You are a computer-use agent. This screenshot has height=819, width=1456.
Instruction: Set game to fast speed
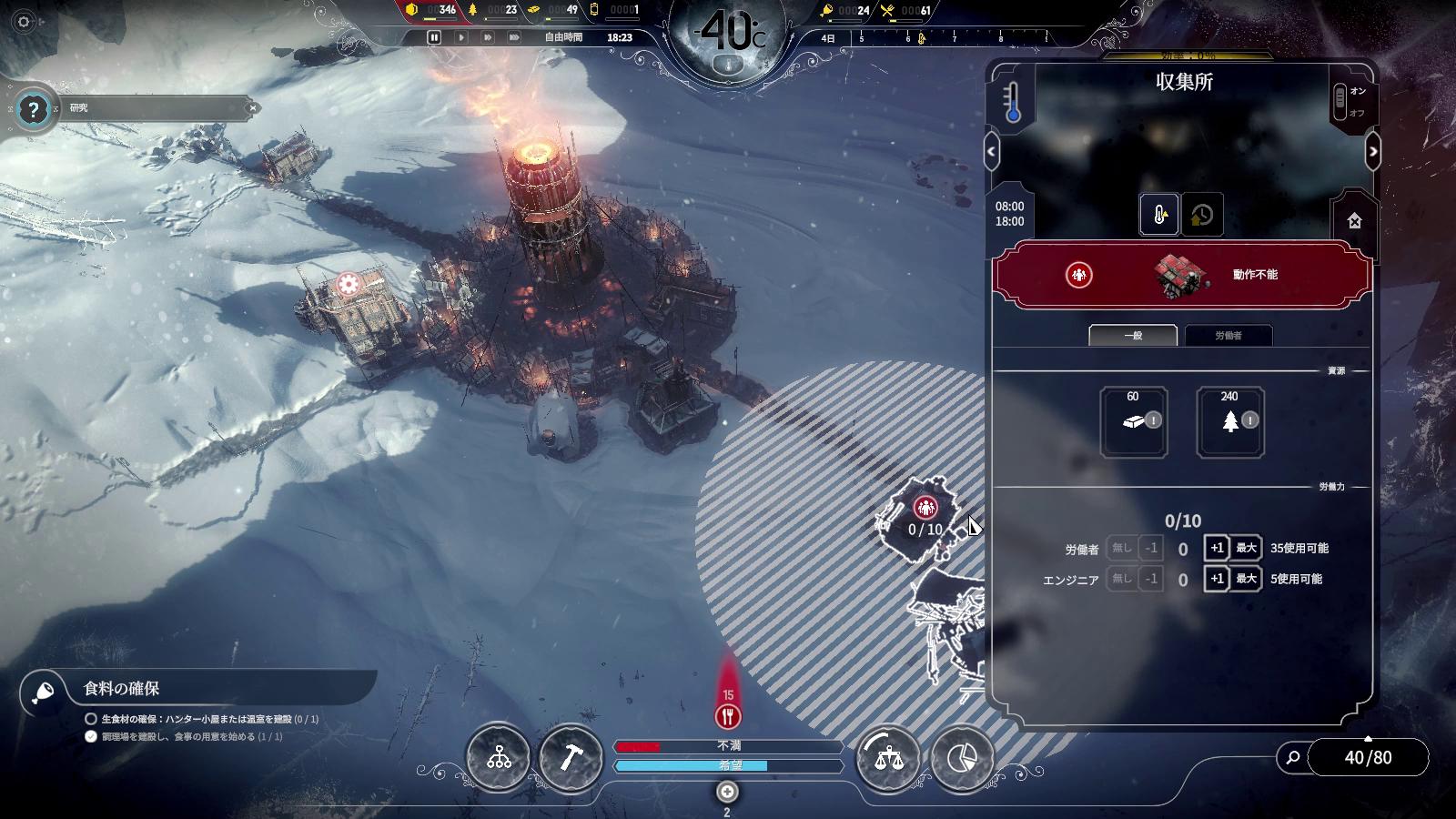pyautogui.click(x=488, y=37)
